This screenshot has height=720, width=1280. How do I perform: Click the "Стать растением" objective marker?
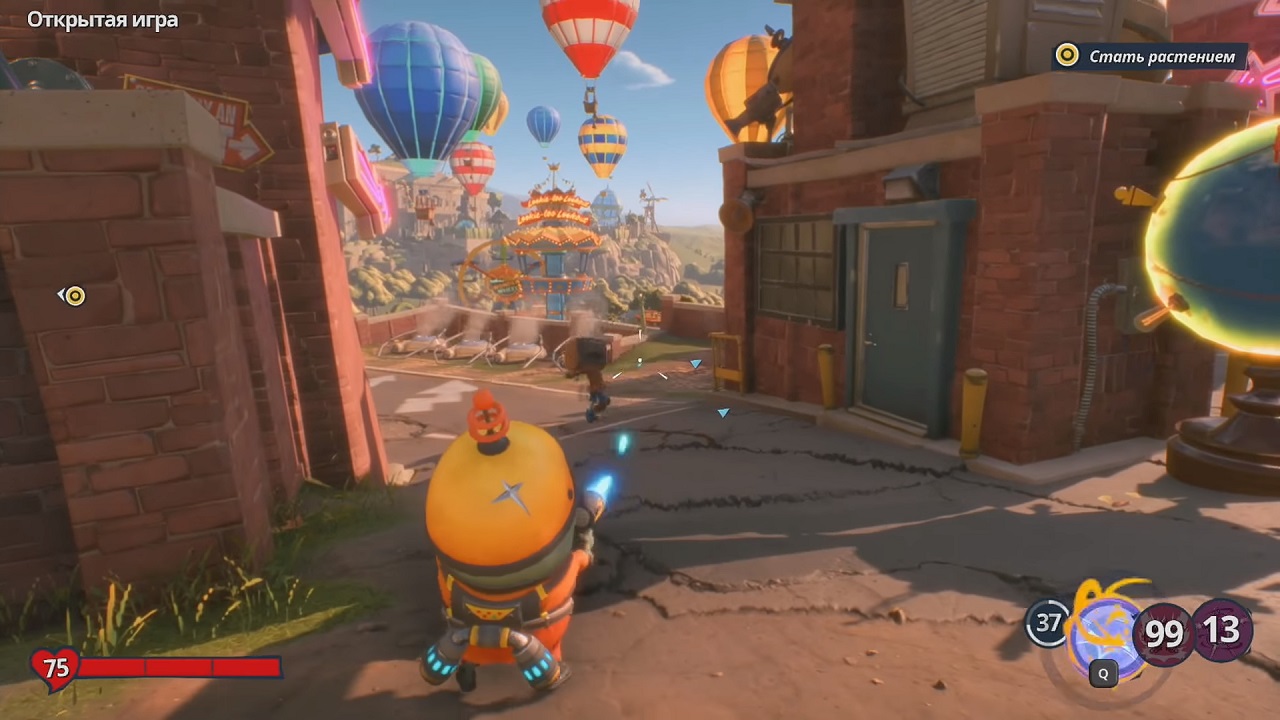1150,56
